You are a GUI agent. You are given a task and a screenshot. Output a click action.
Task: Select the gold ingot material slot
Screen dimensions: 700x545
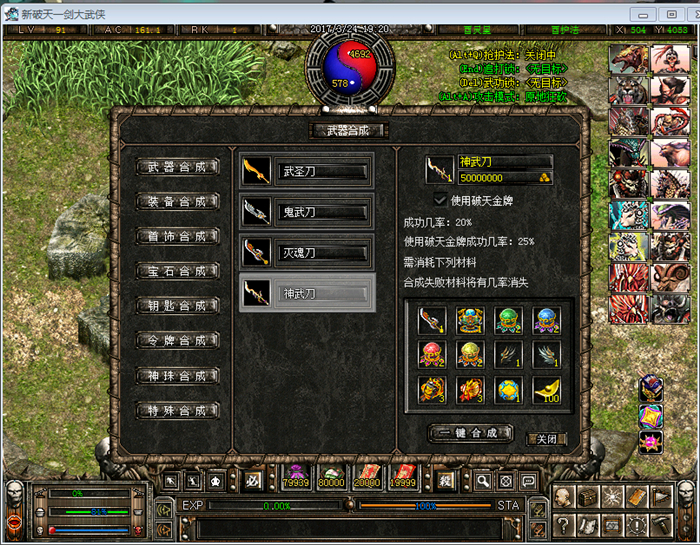point(546,387)
